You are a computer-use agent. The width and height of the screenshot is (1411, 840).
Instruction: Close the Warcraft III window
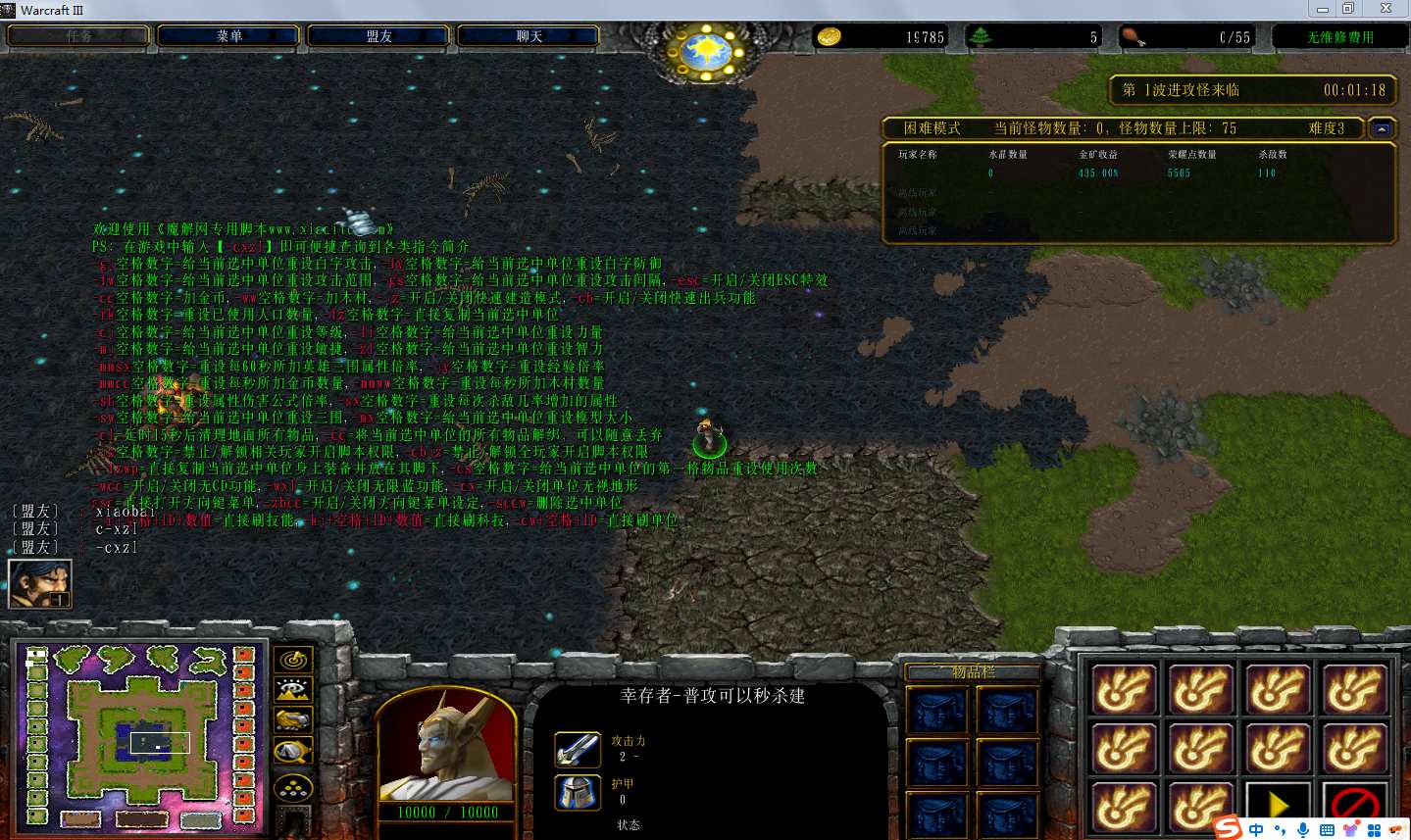[x=1386, y=9]
